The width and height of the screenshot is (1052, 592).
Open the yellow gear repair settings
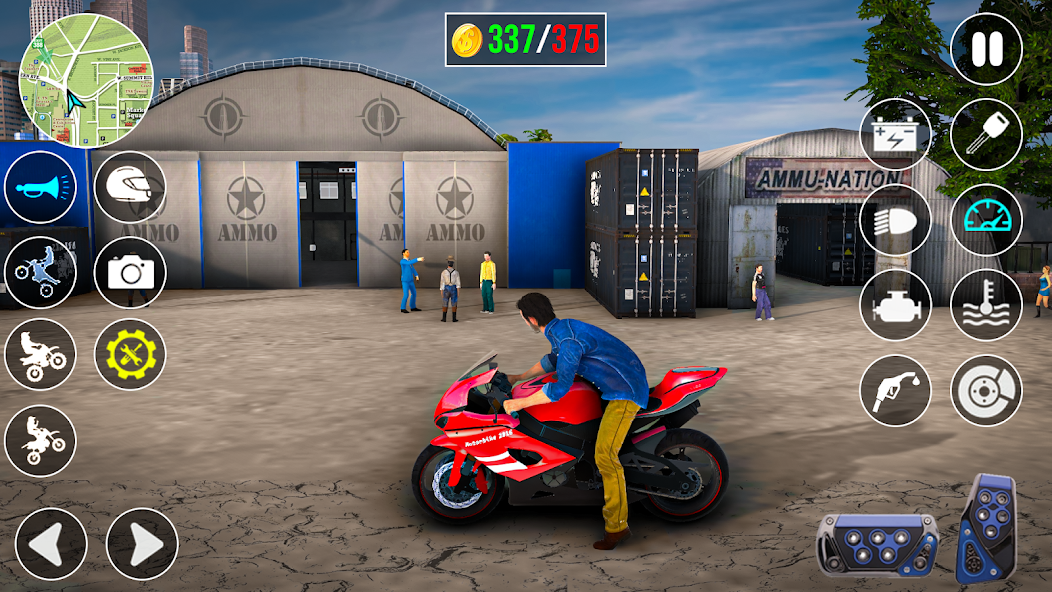click(x=130, y=354)
